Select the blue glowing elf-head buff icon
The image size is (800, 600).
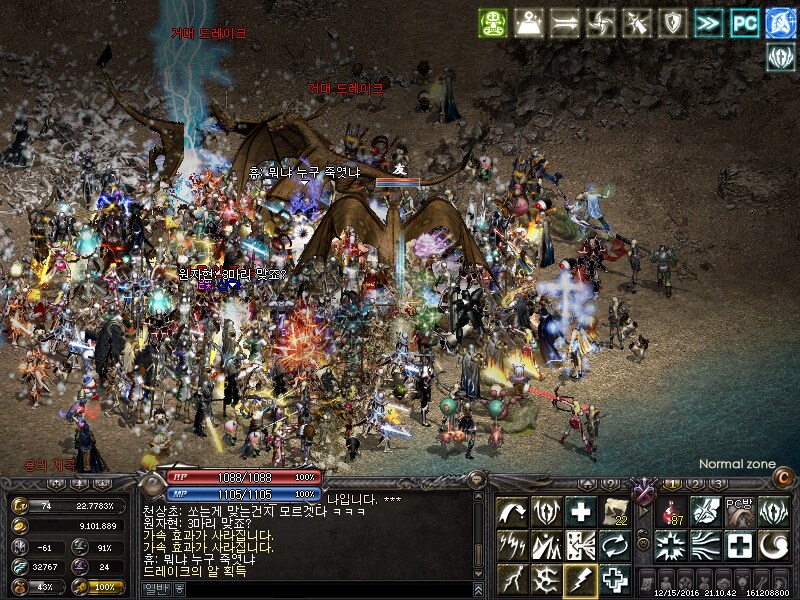(780, 23)
